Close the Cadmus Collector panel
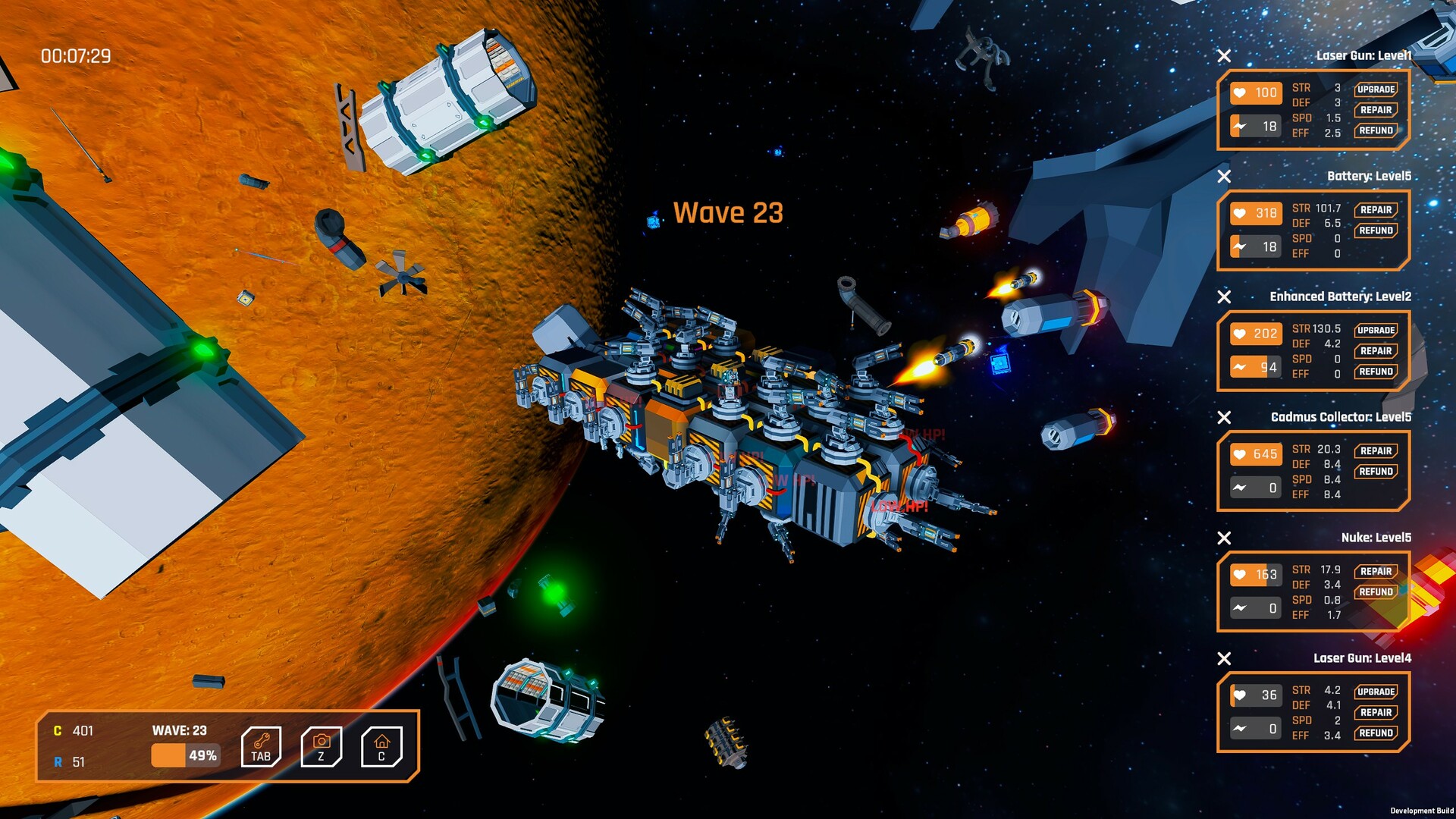 pyautogui.click(x=1224, y=418)
